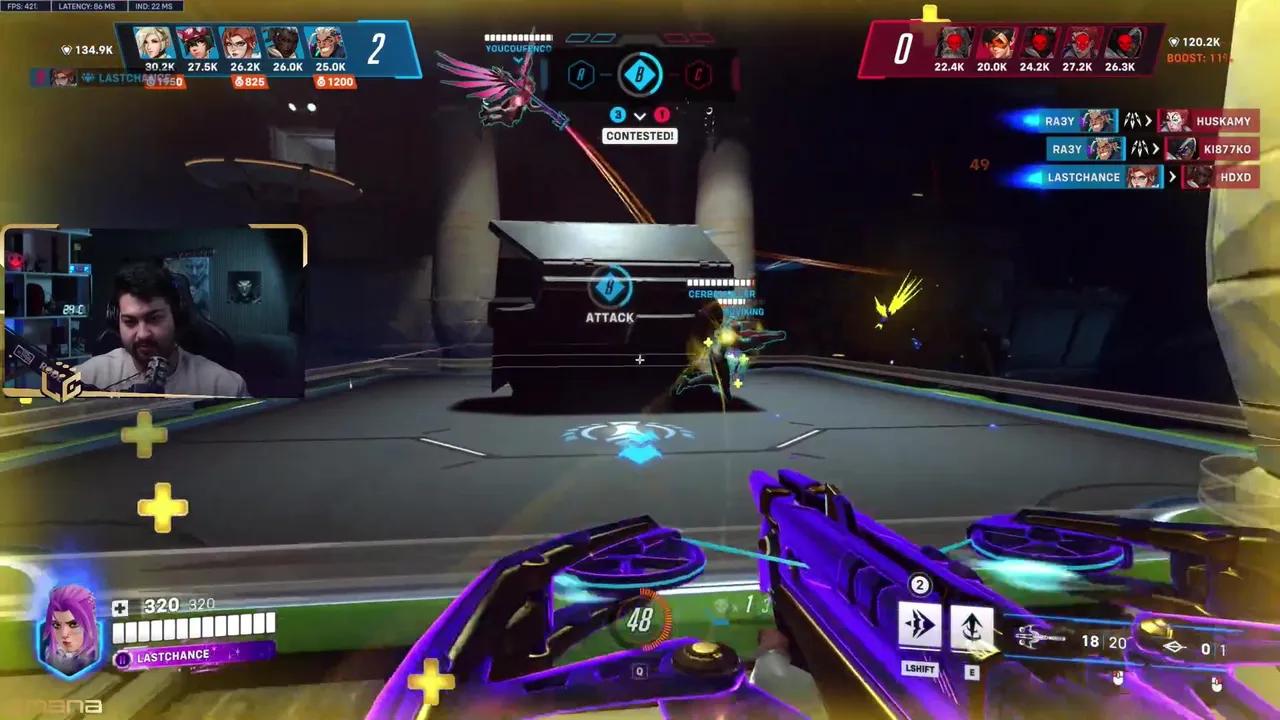Select the crossbow primary weapon icon
This screenshot has width=1280, height=720.
[x=1040, y=635]
